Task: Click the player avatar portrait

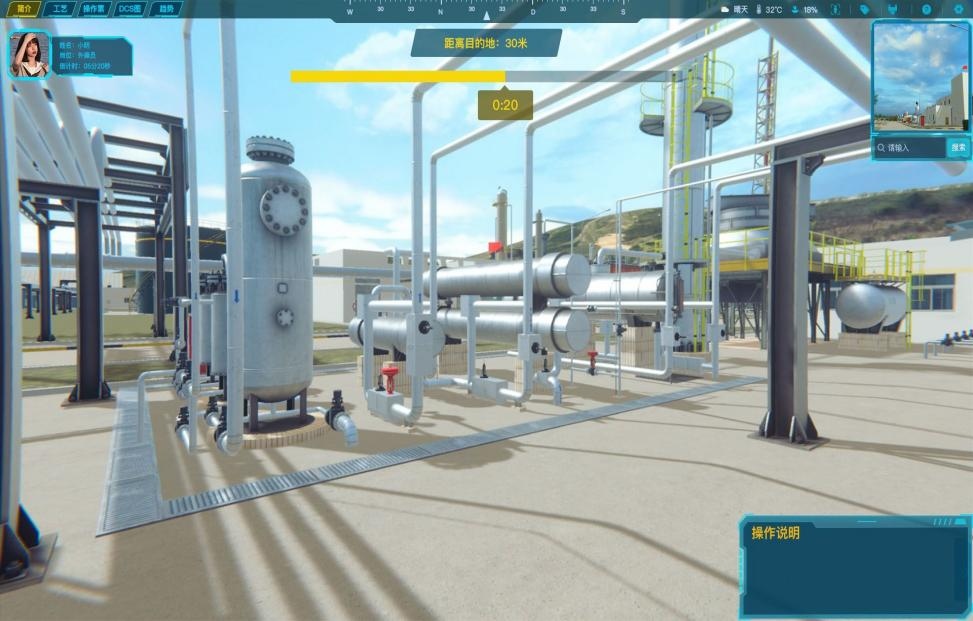Action: (28, 55)
